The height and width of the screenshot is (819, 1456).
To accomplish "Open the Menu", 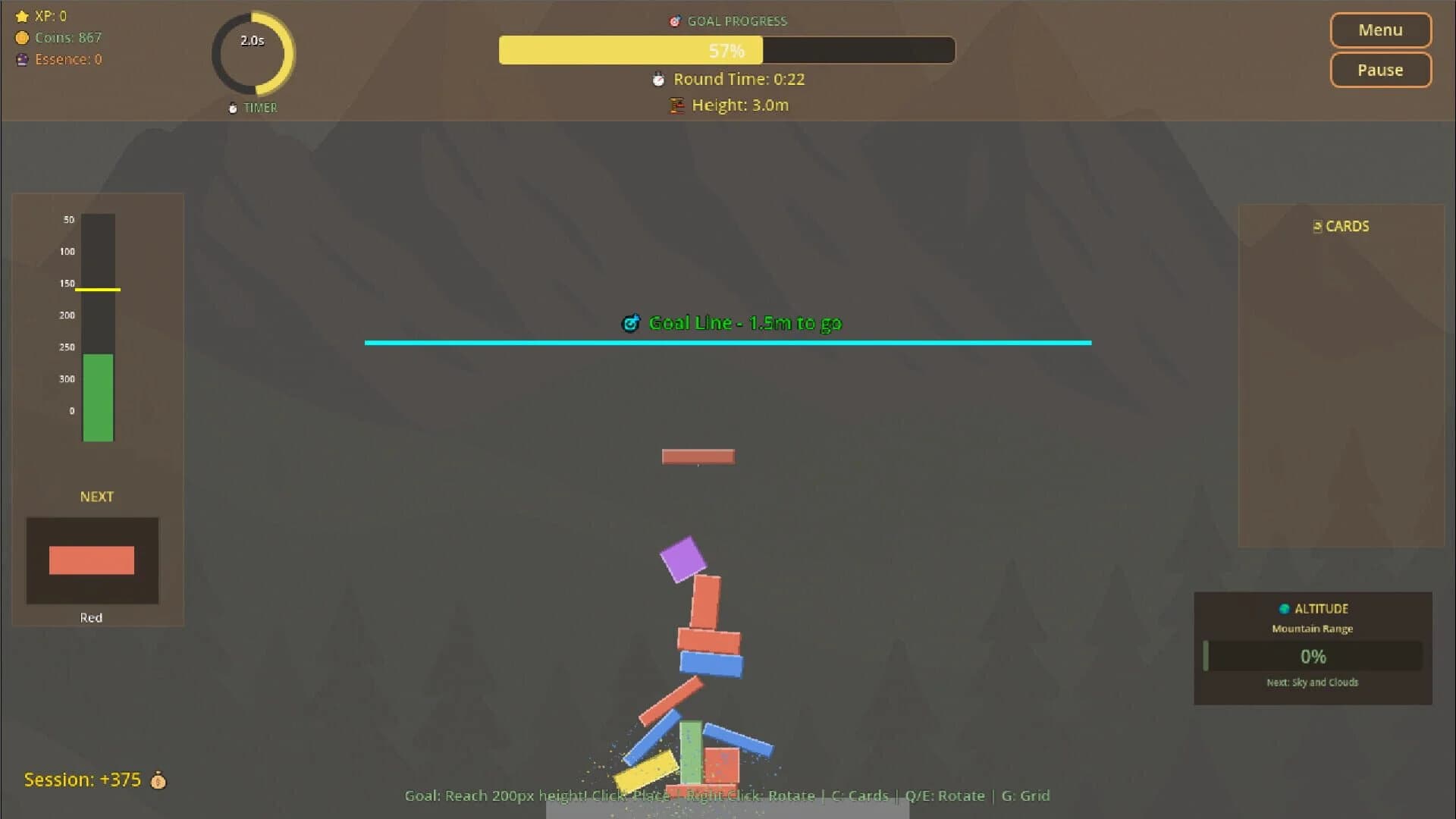I will (x=1380, y=30).
